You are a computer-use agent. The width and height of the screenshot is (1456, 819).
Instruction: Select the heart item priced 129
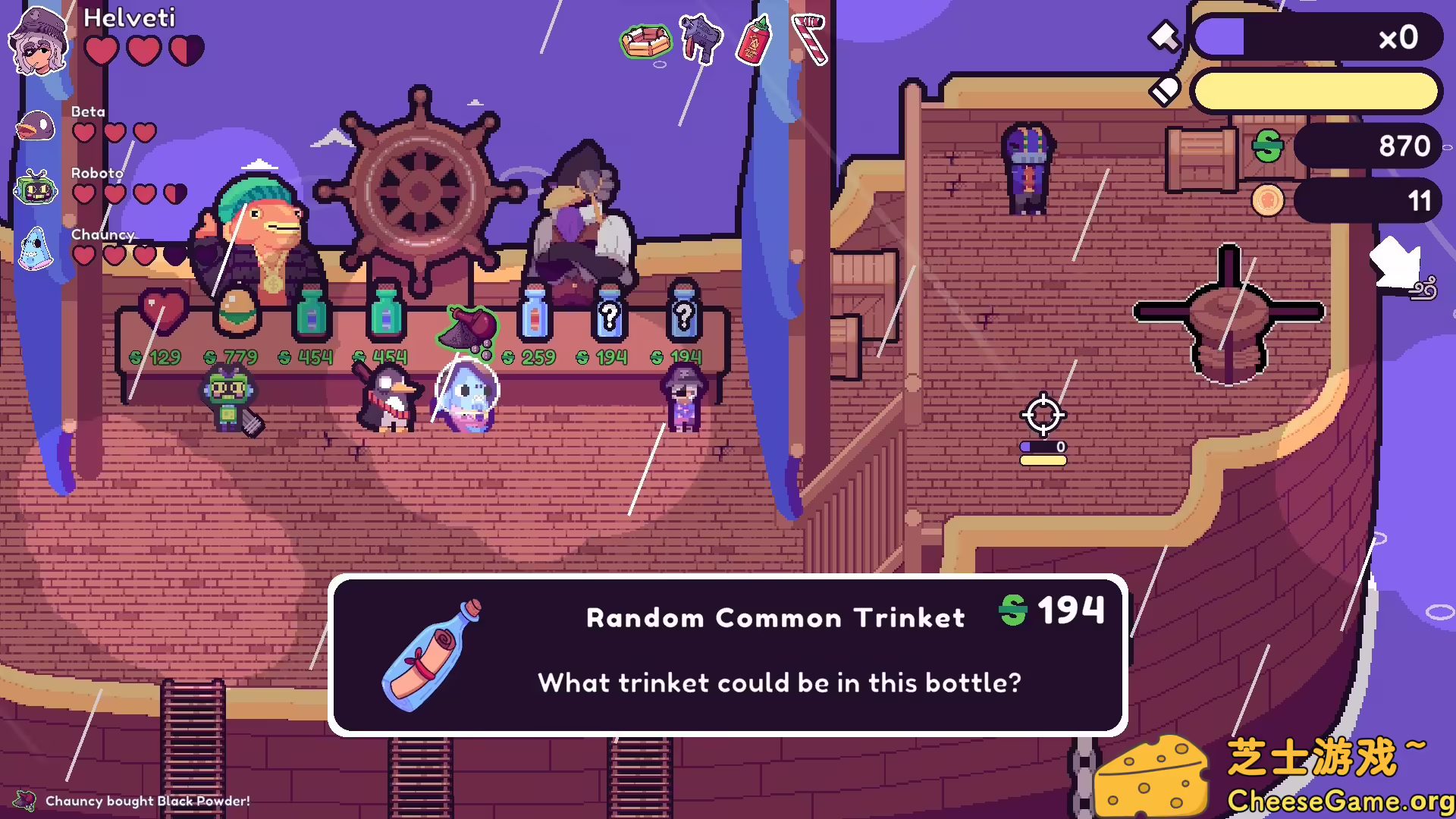point(163,311)
